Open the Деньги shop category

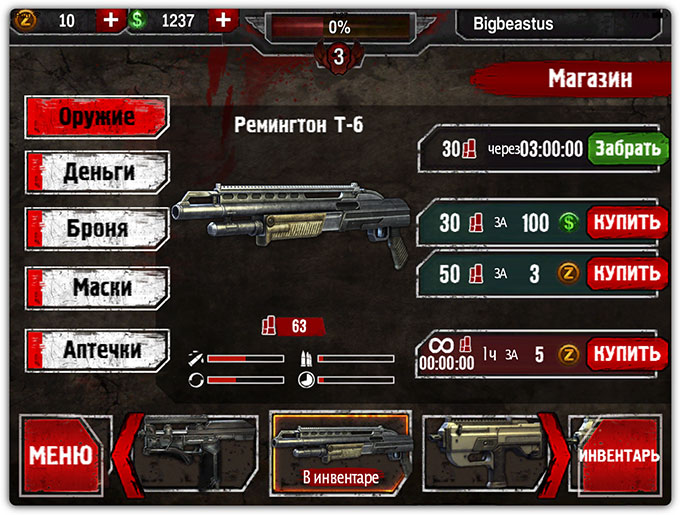coord(98,172)
